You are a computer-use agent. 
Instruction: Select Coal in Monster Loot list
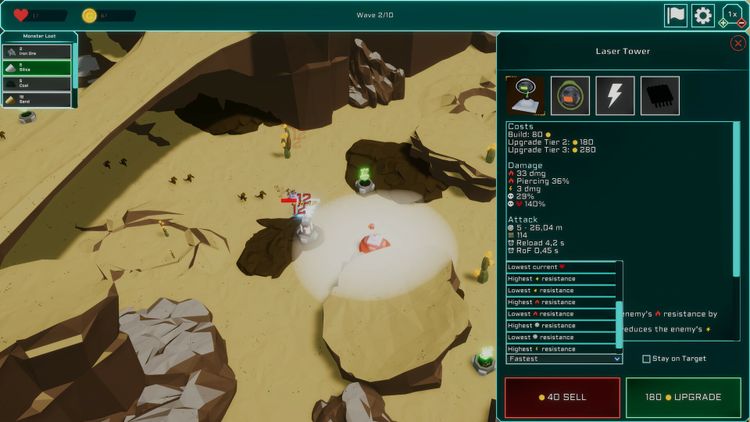pos(37,83)
